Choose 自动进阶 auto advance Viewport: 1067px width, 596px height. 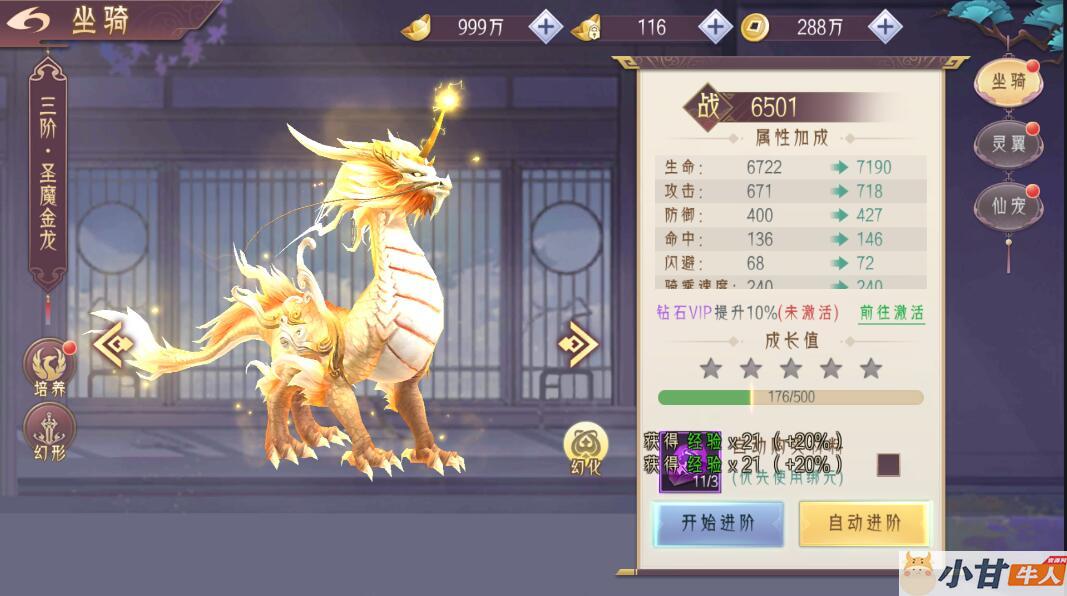[x=864, y=523]
